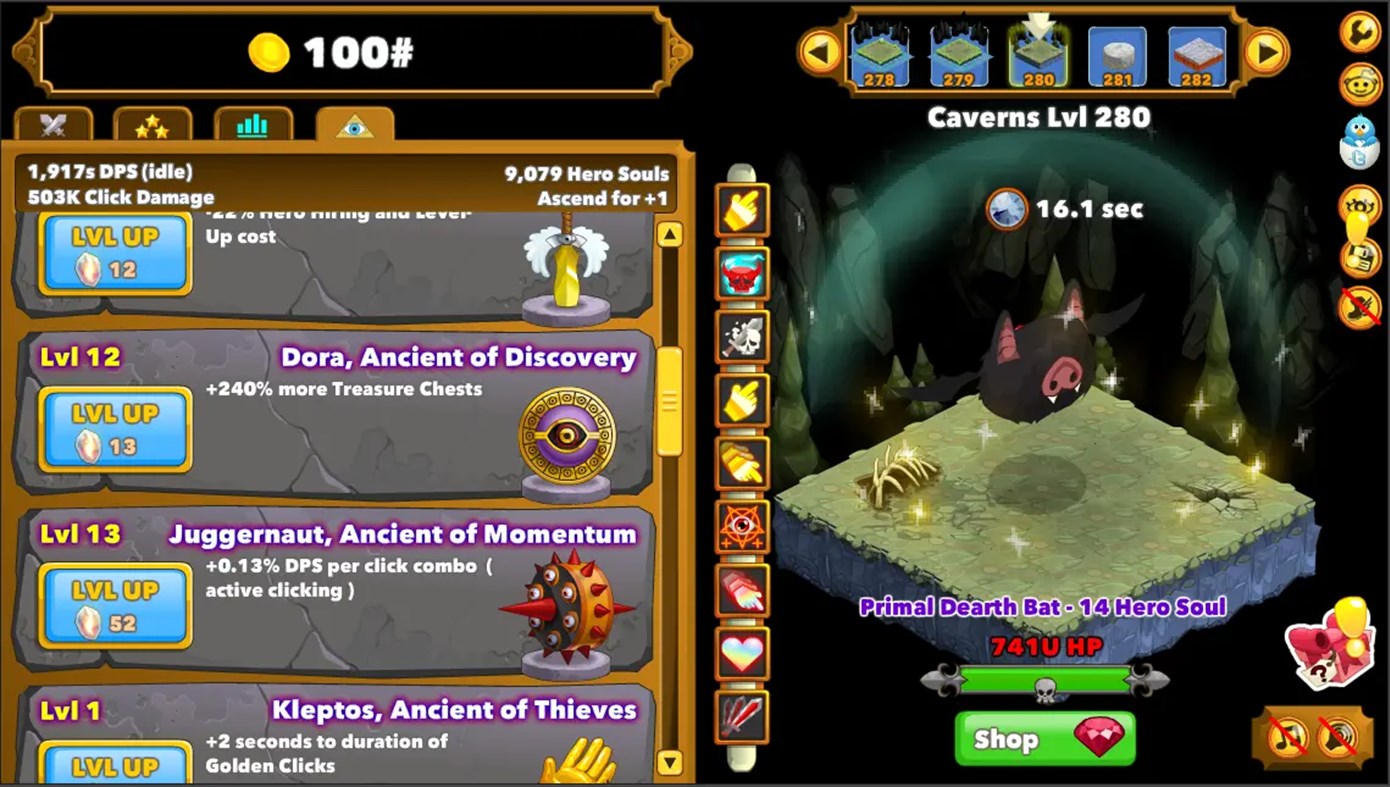This screenshot has width=1390, height=787.
Task: Switch to the statistics chart tab
Action: click(x=254, y=124)
